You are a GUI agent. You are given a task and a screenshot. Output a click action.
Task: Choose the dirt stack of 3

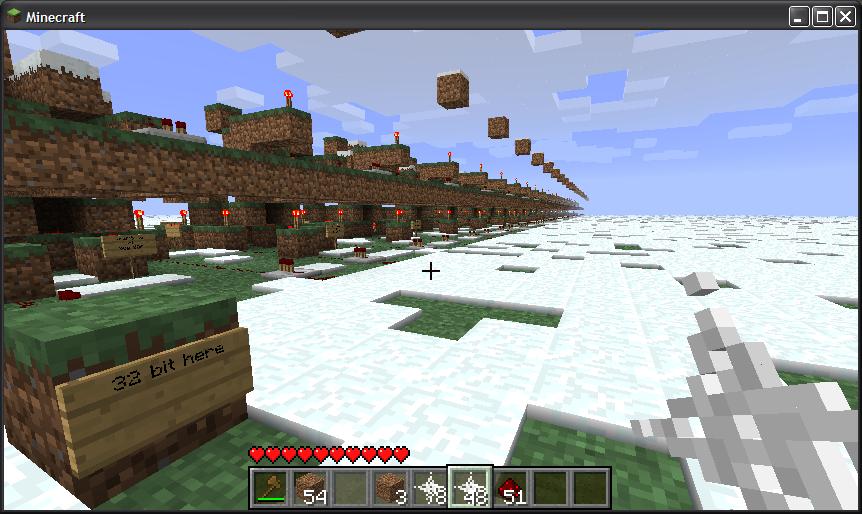tap(390, 488)
